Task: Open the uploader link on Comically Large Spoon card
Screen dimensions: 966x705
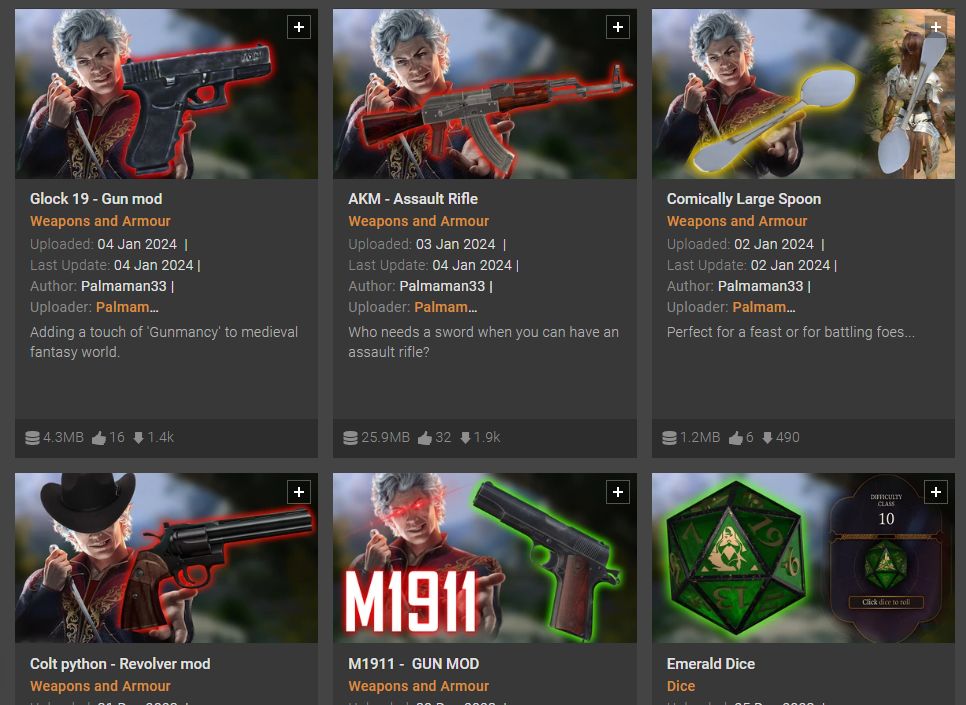Action: 764,307
